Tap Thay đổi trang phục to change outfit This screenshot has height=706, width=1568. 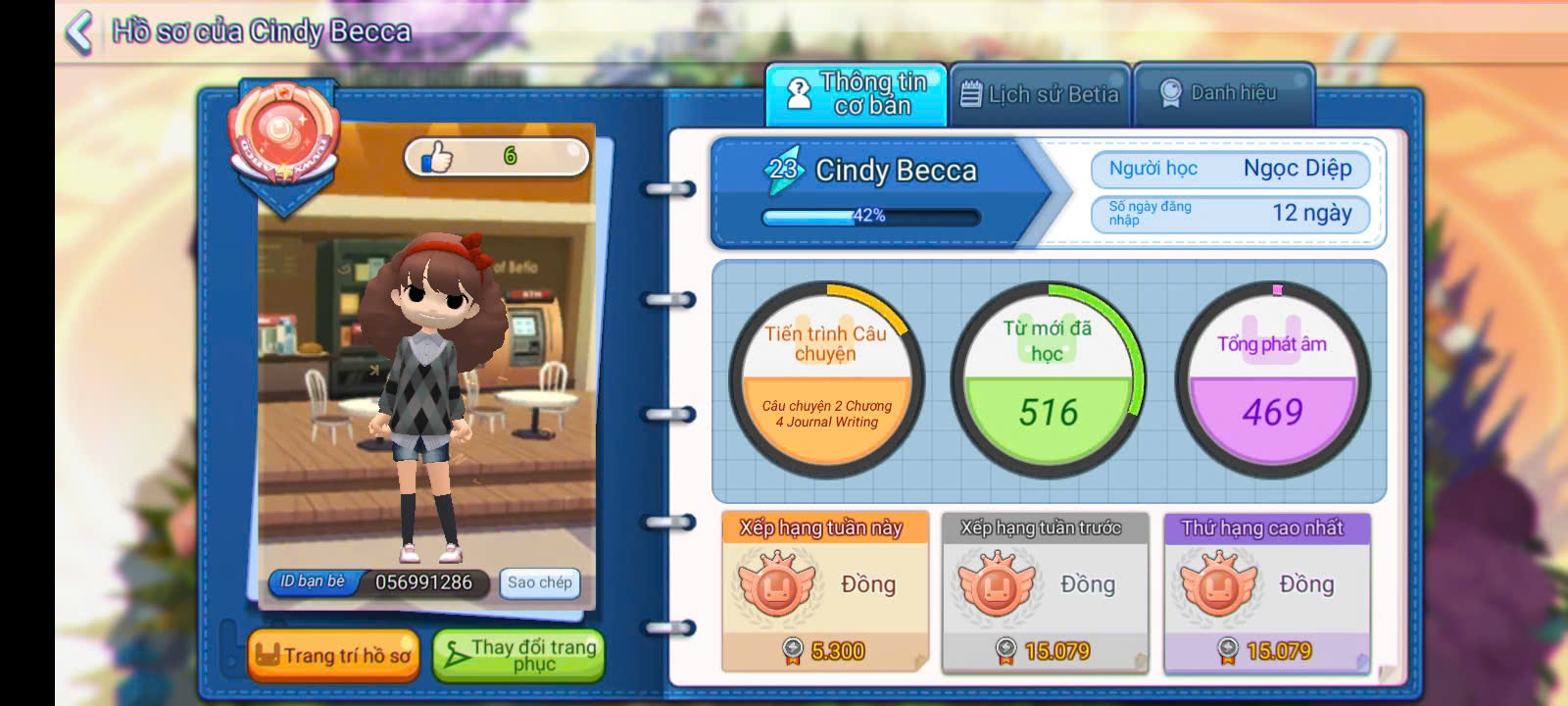click(518, 655)
